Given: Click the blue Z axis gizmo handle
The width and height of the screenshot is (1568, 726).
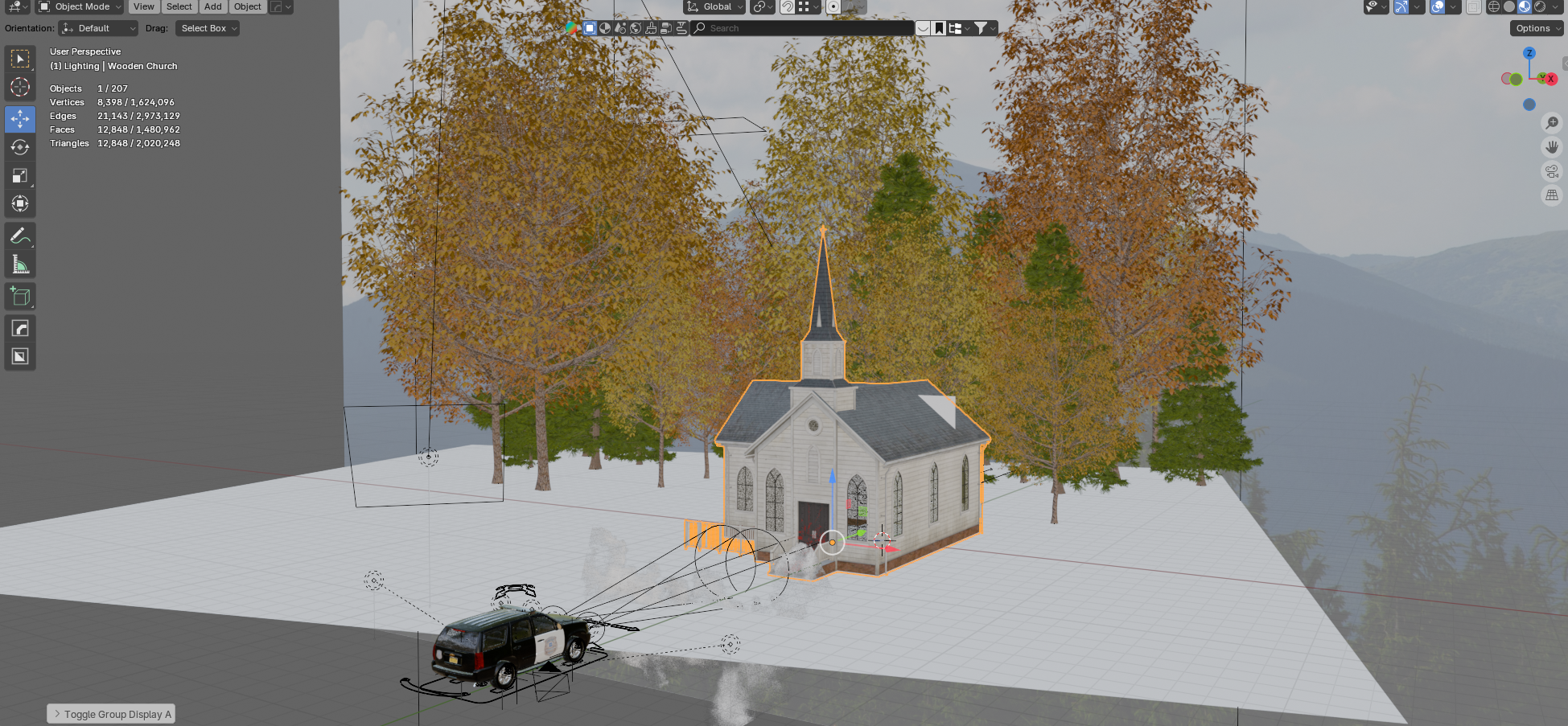Looking at the screenshot, I should click(1529, 53).
